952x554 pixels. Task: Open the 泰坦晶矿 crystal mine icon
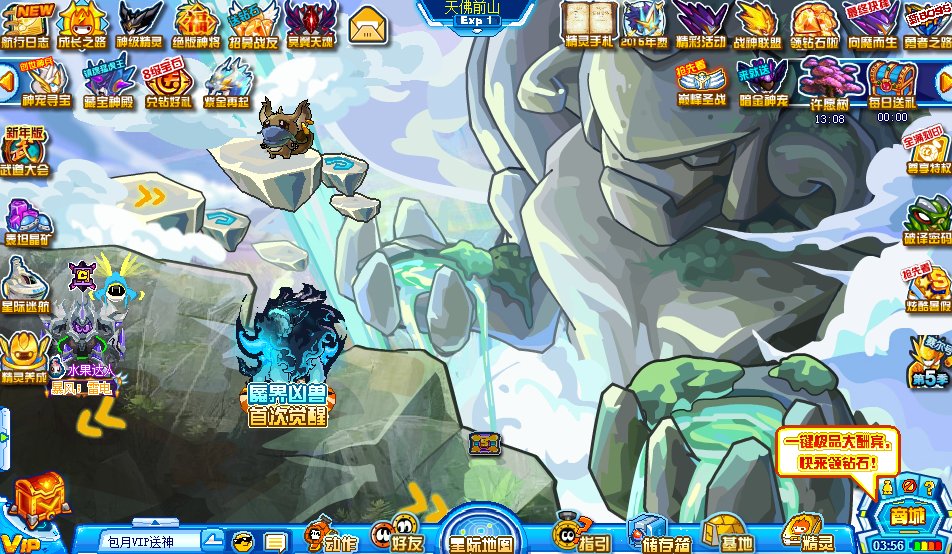point(24,221)
